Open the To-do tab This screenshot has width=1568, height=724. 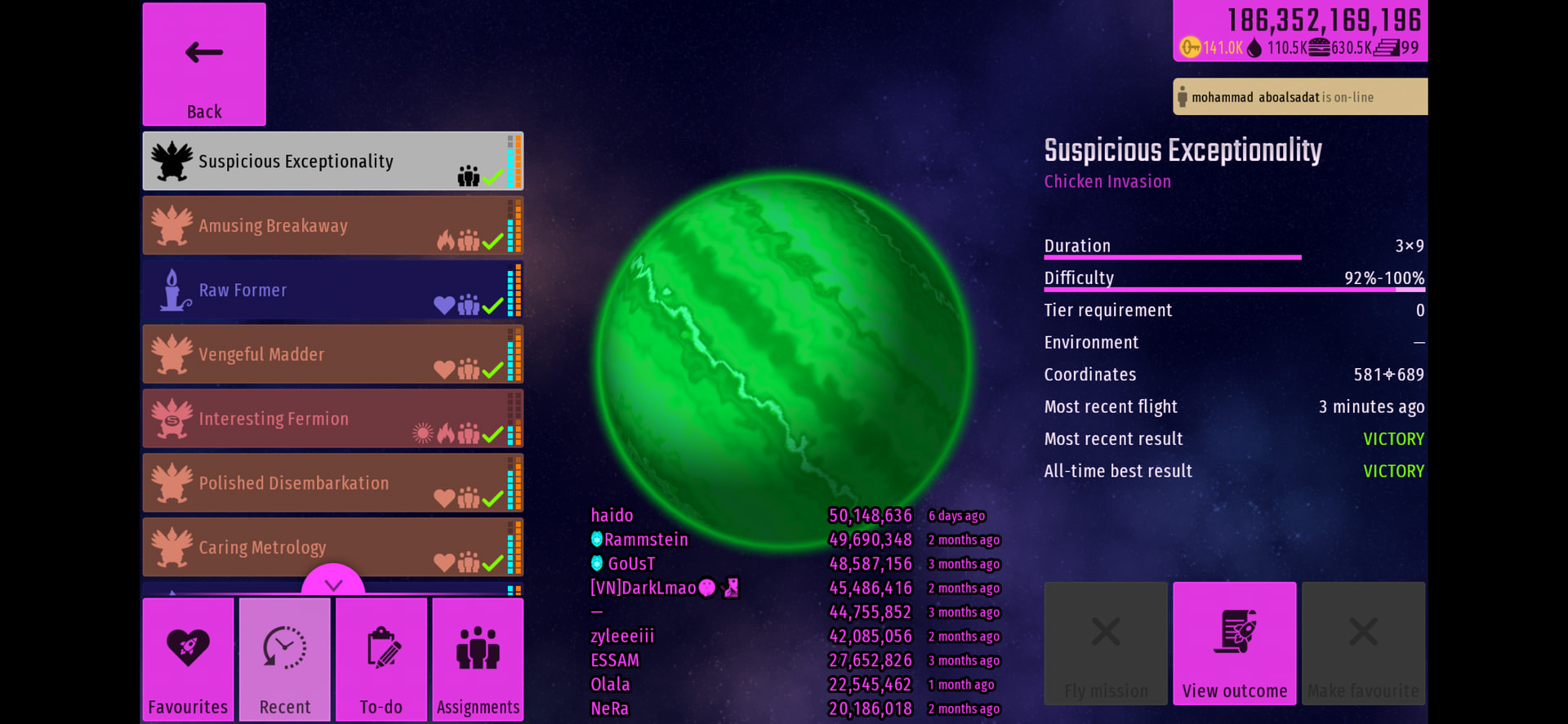381,660
